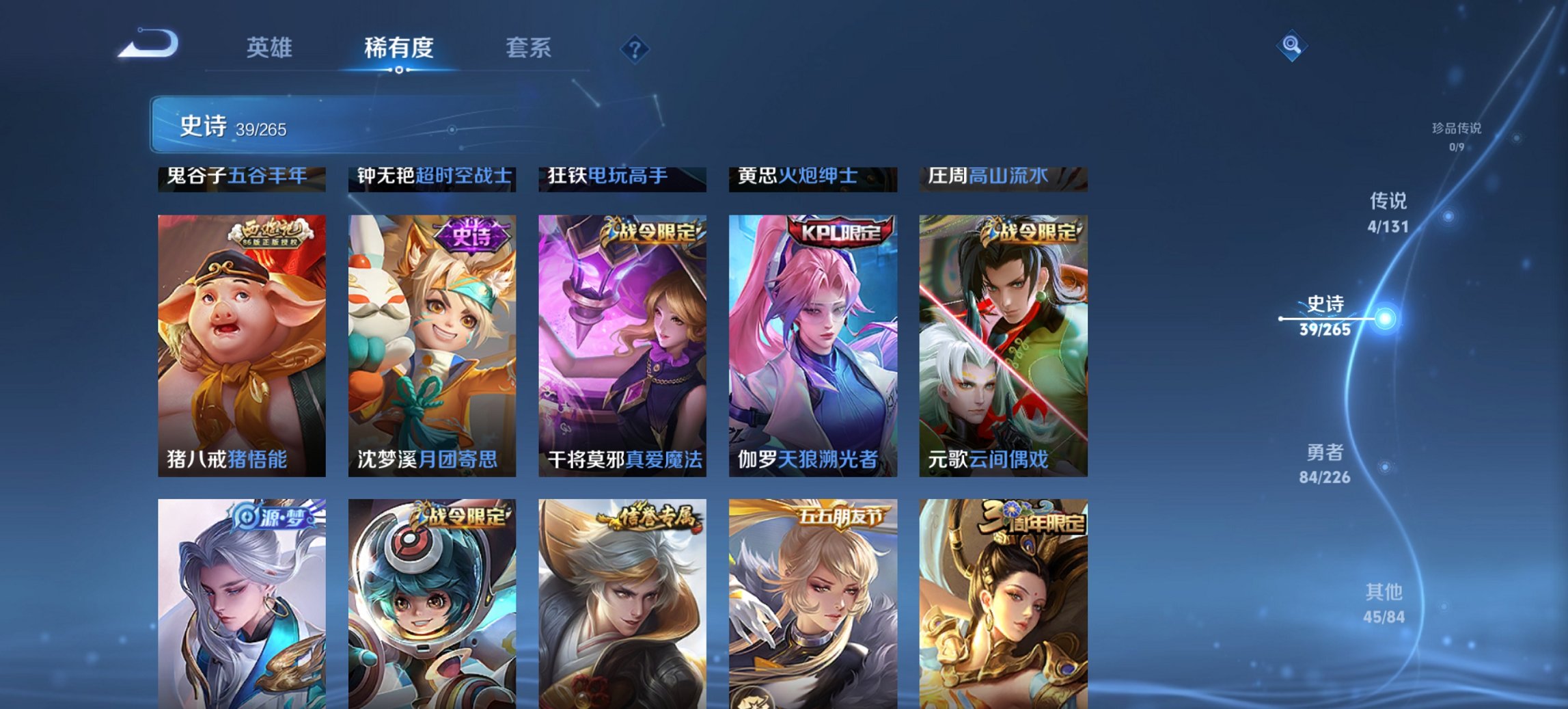Open the help question mark icon
Image resolution: width=1568 pixels, height=709 pixels.
(635, 49)
